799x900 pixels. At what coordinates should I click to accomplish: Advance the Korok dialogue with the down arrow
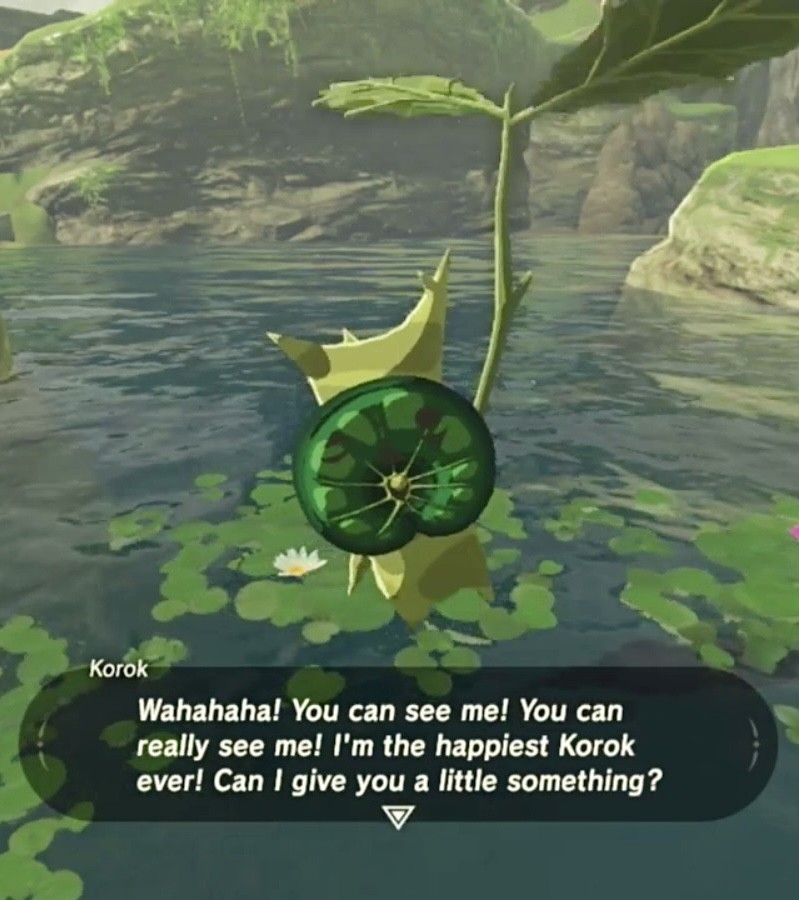tap(398, 816)
